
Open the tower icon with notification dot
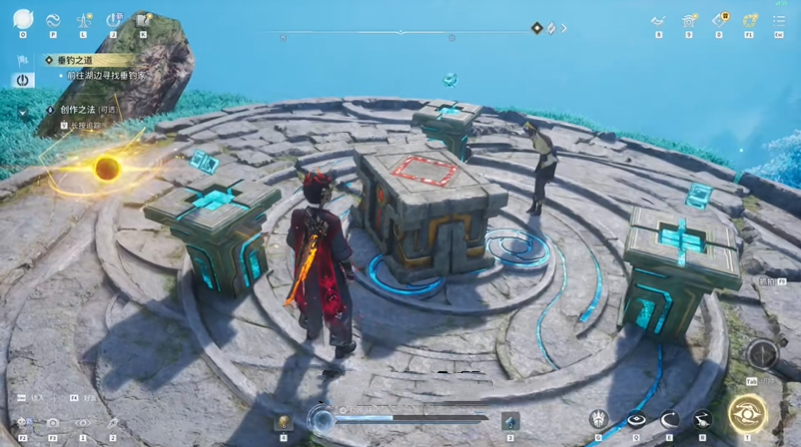[x=84, y=18]
